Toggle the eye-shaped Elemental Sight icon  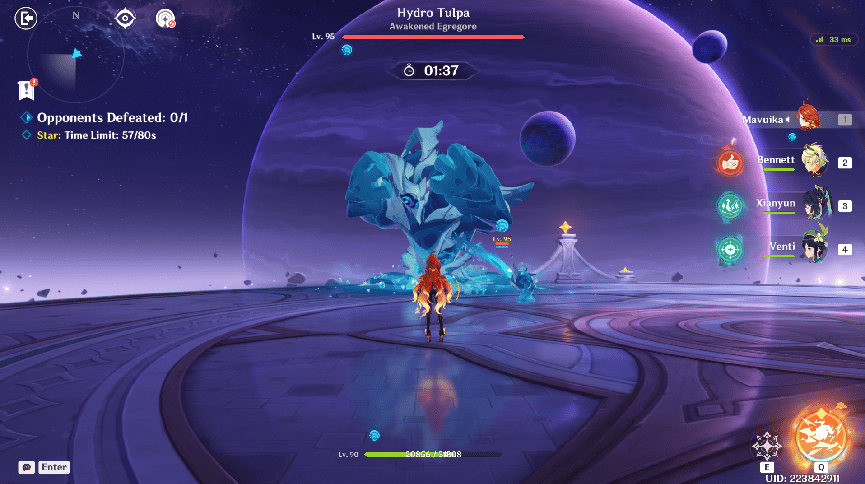click(125, 18)
